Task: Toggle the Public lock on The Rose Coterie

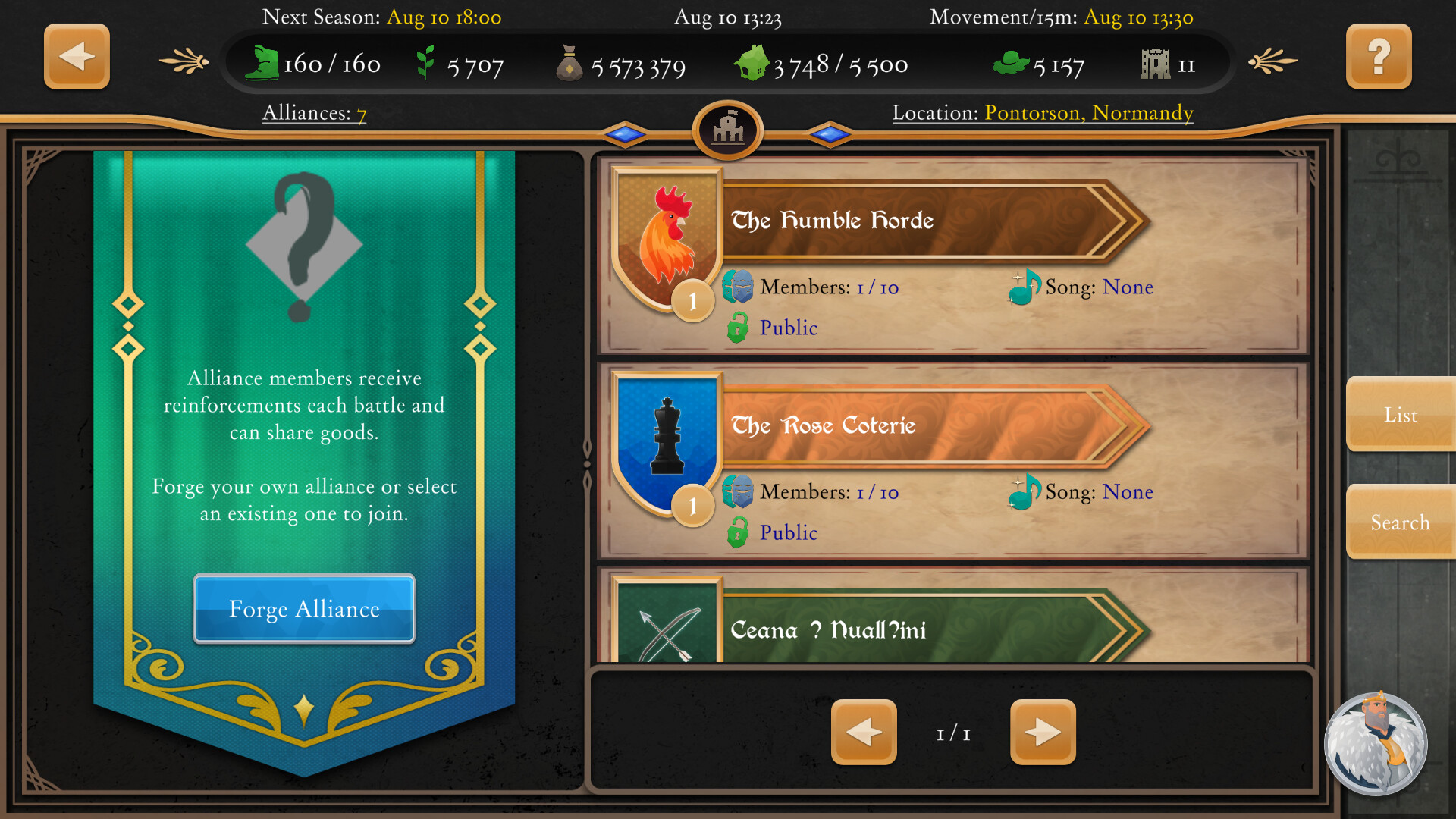Action: (x=738, y=532)
